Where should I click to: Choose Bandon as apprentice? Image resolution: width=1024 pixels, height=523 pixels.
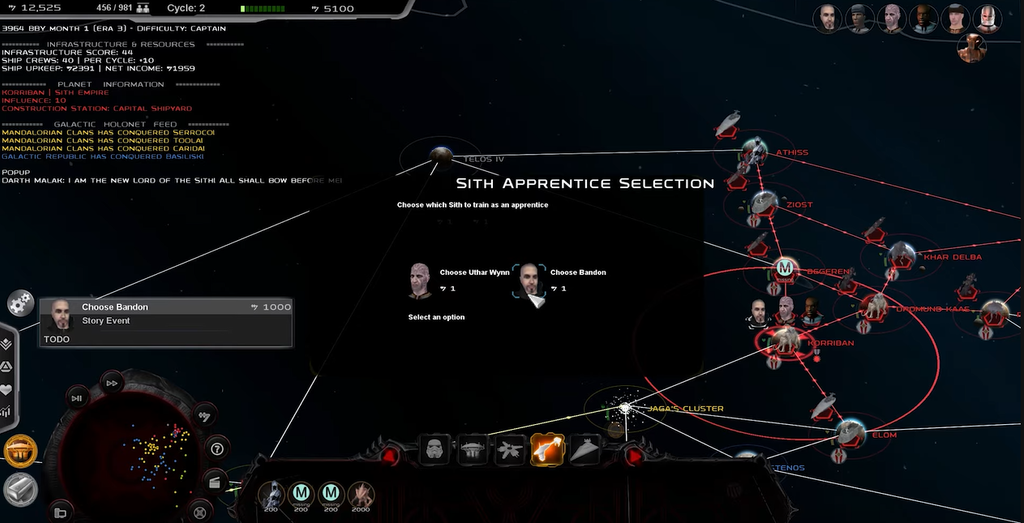point(530,280)
